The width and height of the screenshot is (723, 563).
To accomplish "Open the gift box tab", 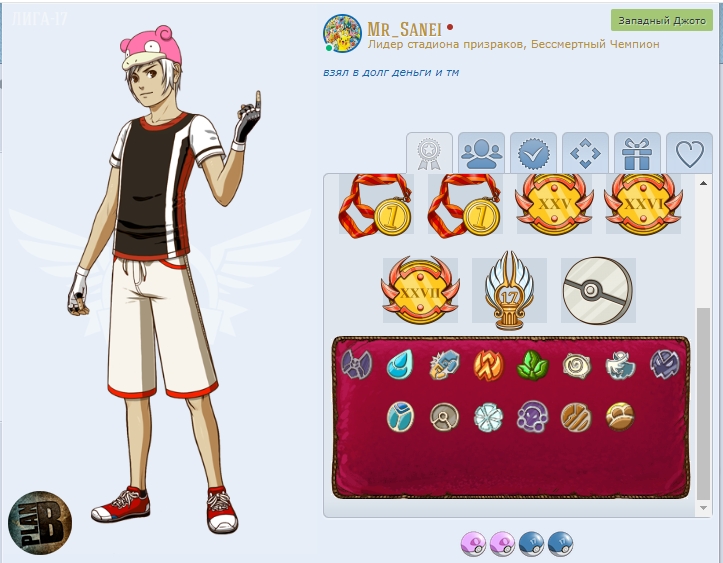I will (x=637, y=153).
